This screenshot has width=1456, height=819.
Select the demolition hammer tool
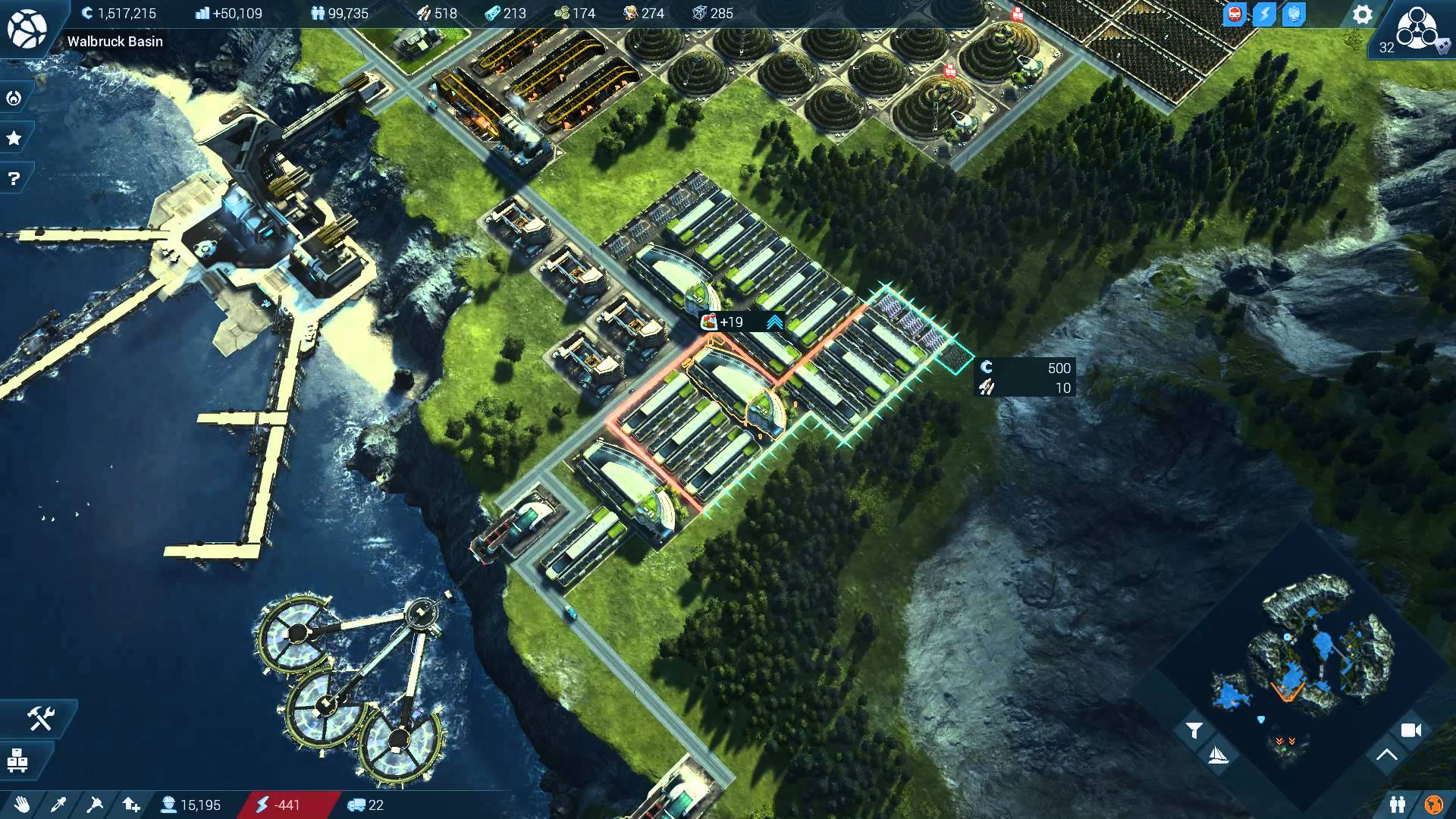tap(96, 805)
